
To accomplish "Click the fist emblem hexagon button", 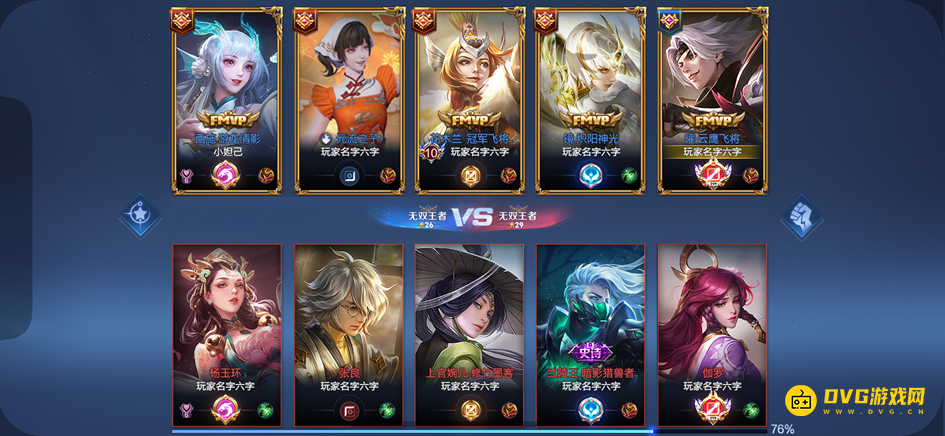I will 801,216.
